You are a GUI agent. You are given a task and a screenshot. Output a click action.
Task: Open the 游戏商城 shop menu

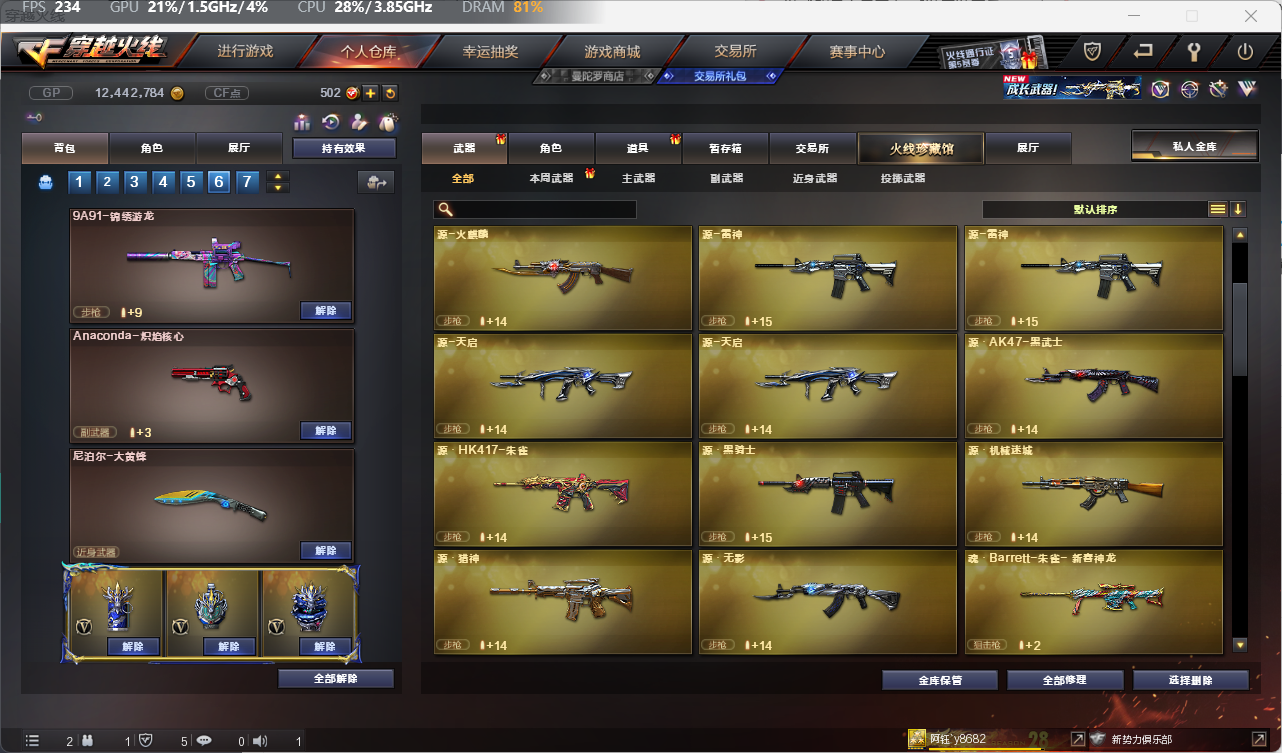612,51
